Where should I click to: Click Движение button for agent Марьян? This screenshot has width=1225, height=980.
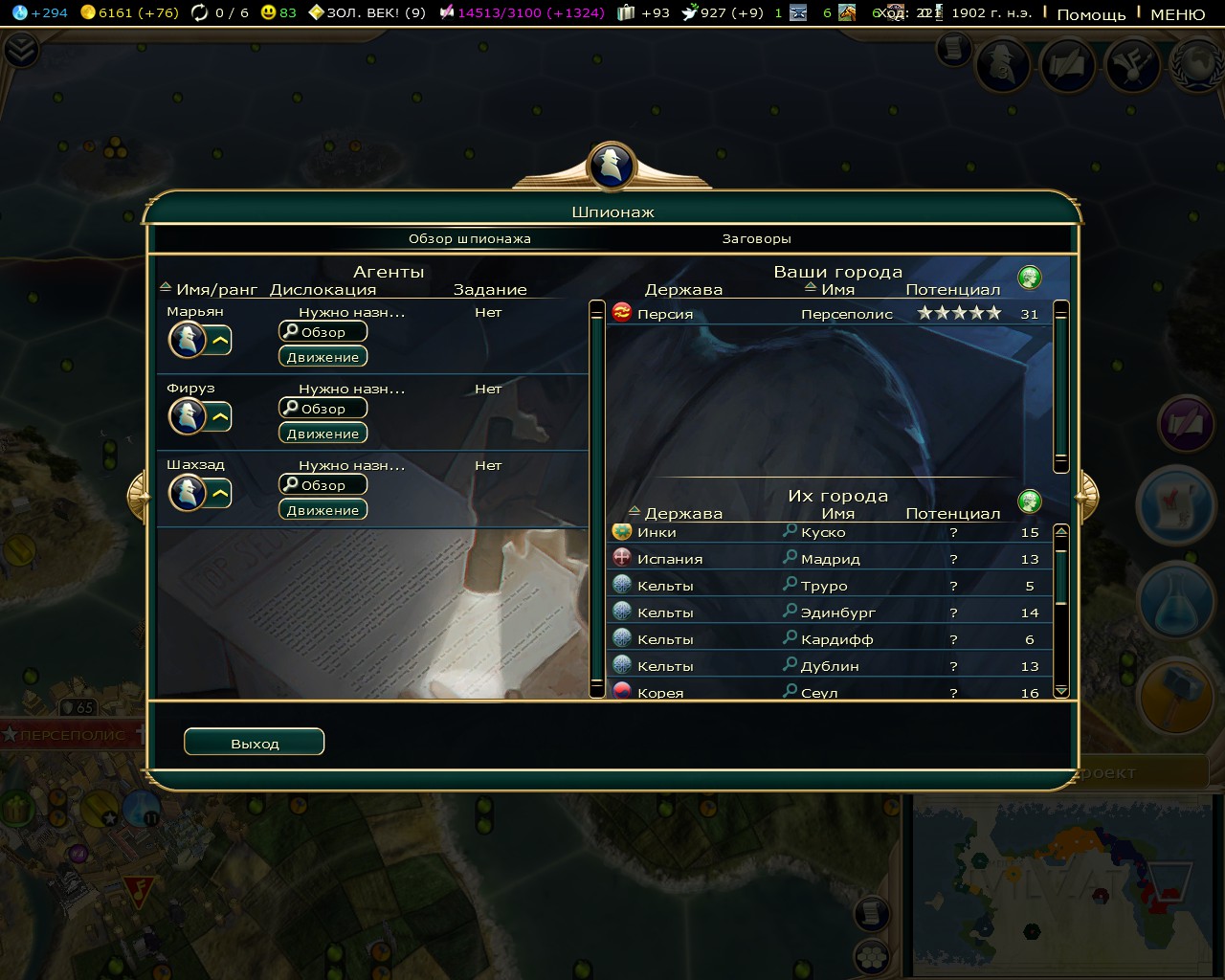323,357
